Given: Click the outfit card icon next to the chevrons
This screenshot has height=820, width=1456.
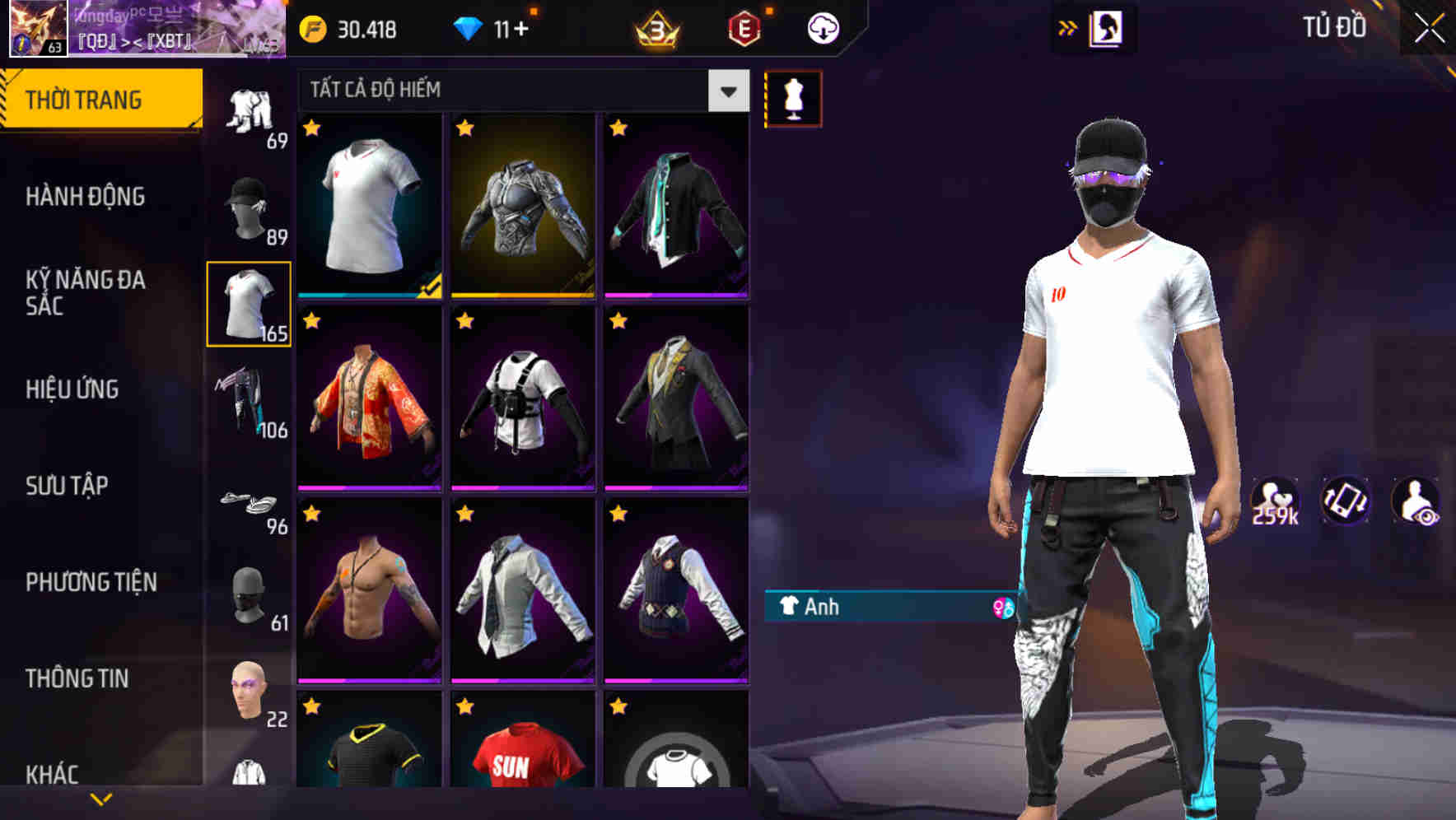Looking at the screenshot, I should tap(1106, 27).
